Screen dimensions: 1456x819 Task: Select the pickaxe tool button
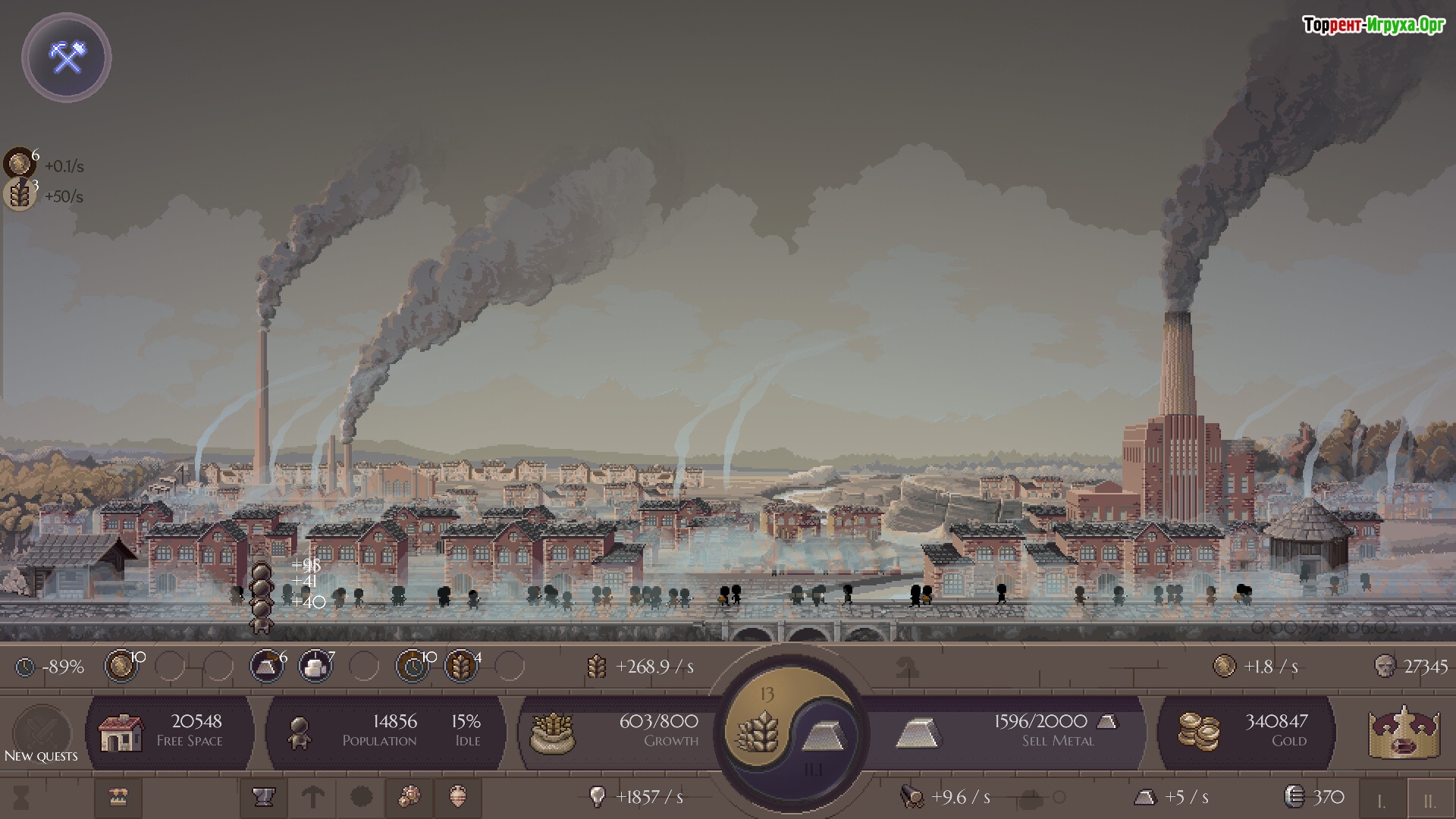pyautogui.click(x=312, y=797)
